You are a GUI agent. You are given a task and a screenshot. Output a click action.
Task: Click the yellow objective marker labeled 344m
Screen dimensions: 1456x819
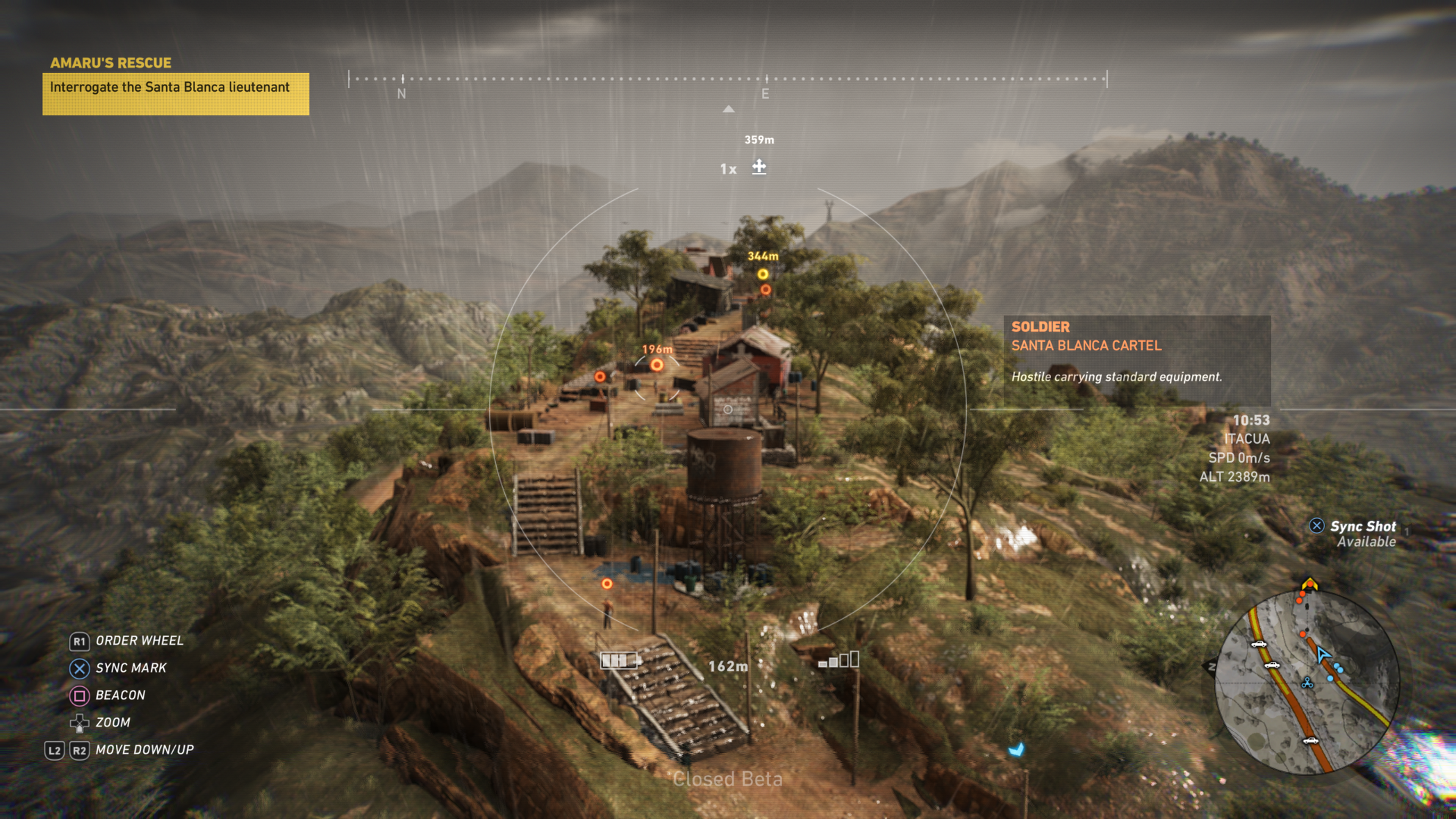coord(763,275)
